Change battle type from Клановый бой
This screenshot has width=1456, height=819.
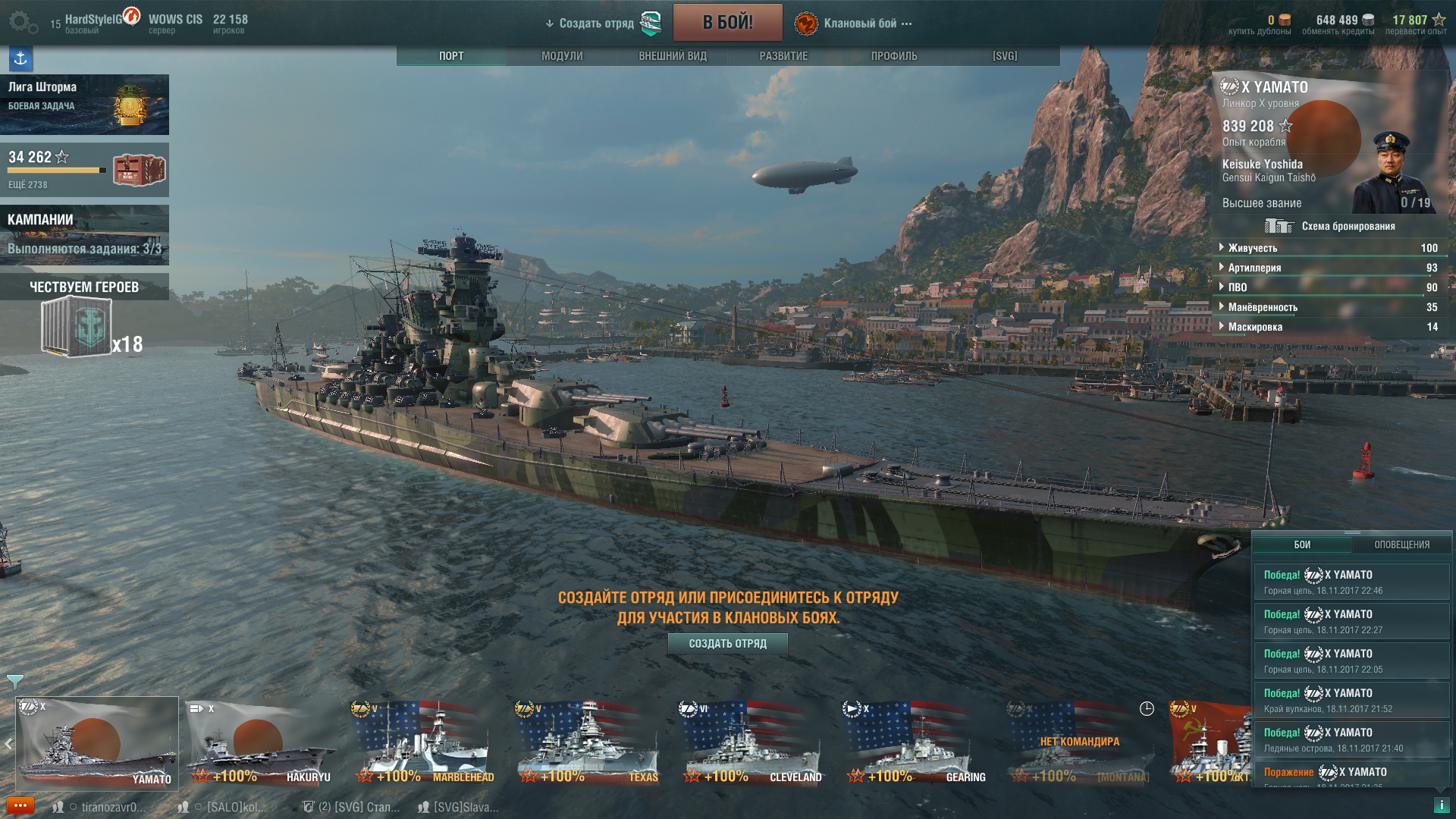[x=860, y=24]
